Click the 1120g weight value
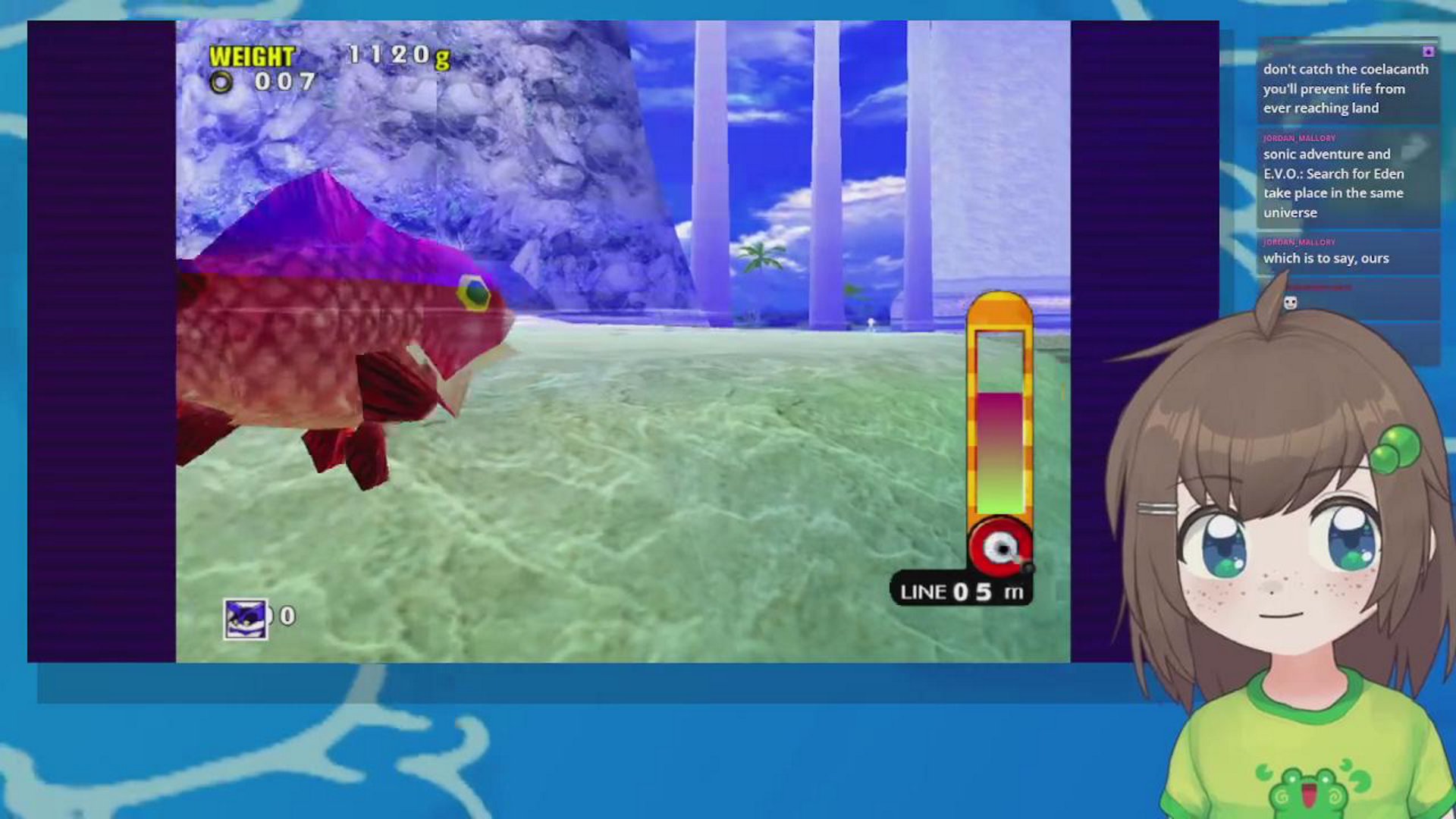 pyautogui.click(x=398, y=54)
